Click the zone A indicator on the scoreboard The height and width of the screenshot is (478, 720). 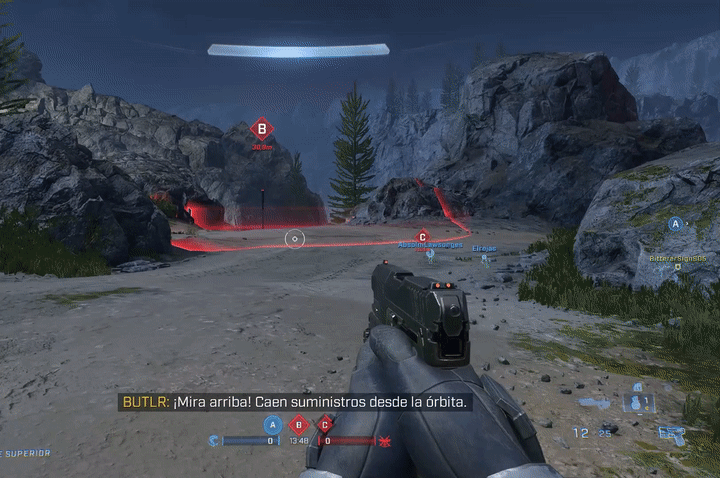270,424
